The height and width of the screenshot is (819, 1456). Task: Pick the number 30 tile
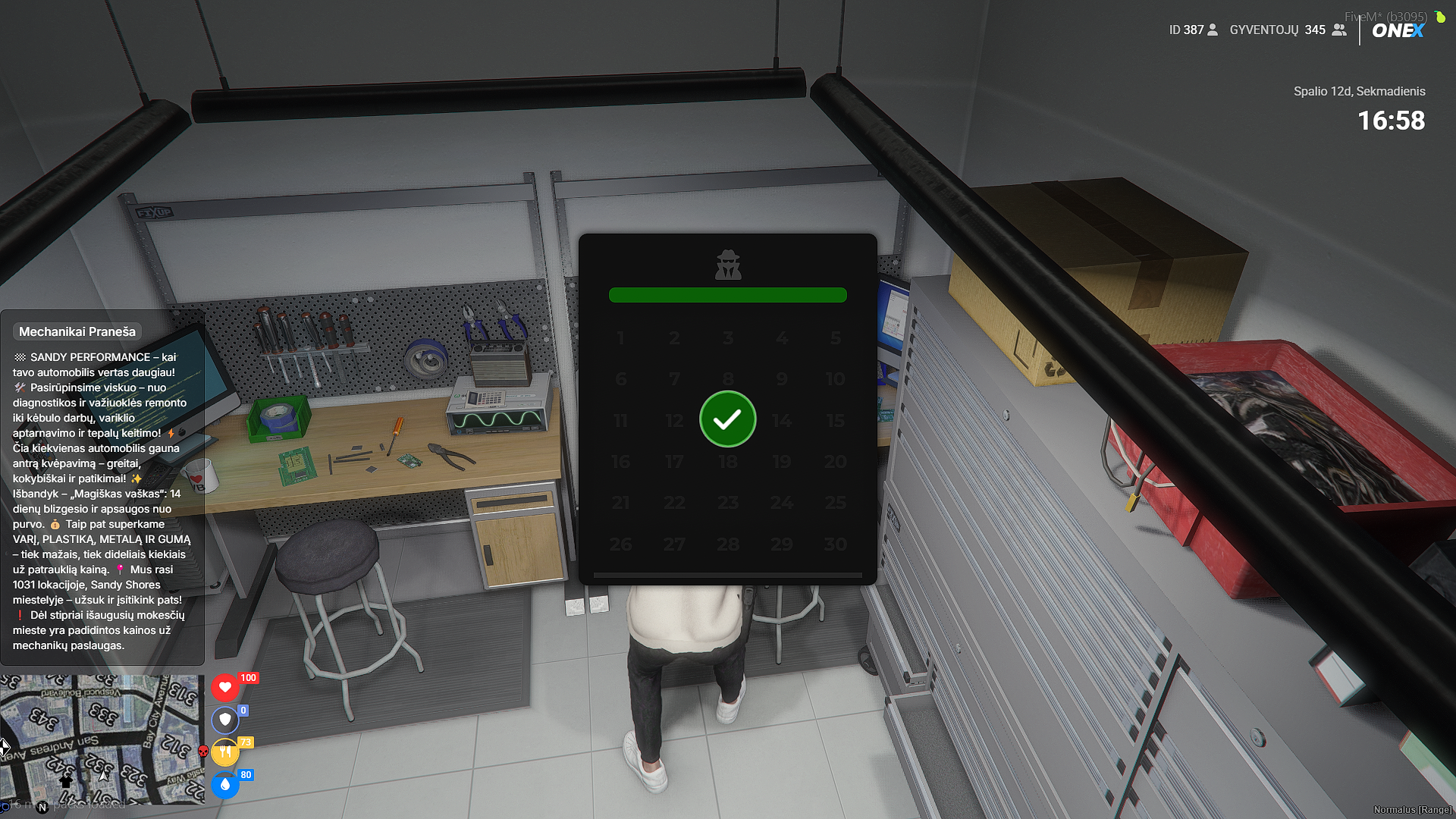tap(835, 544)
